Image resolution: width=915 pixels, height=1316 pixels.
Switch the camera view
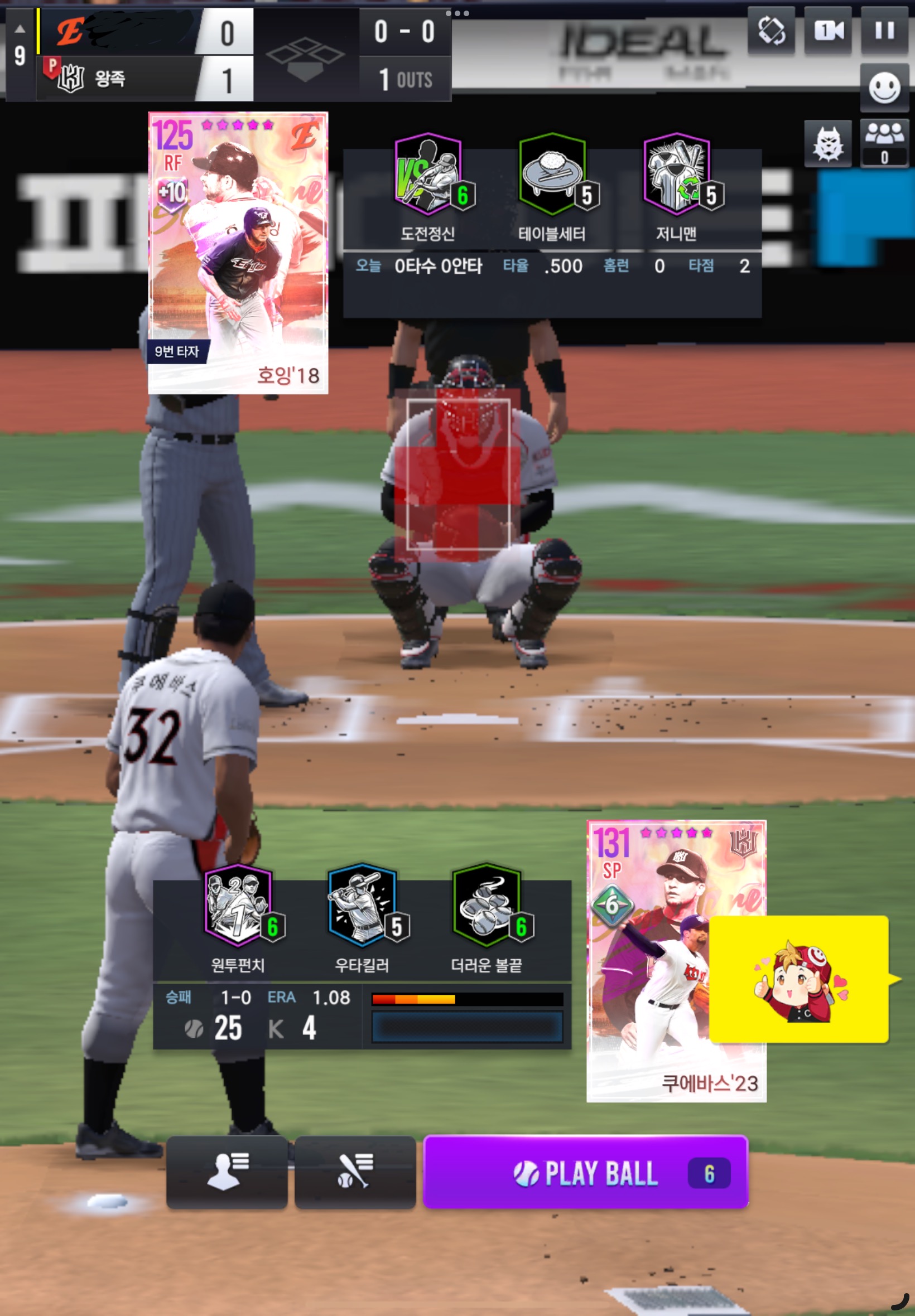(x=828, y=31)
